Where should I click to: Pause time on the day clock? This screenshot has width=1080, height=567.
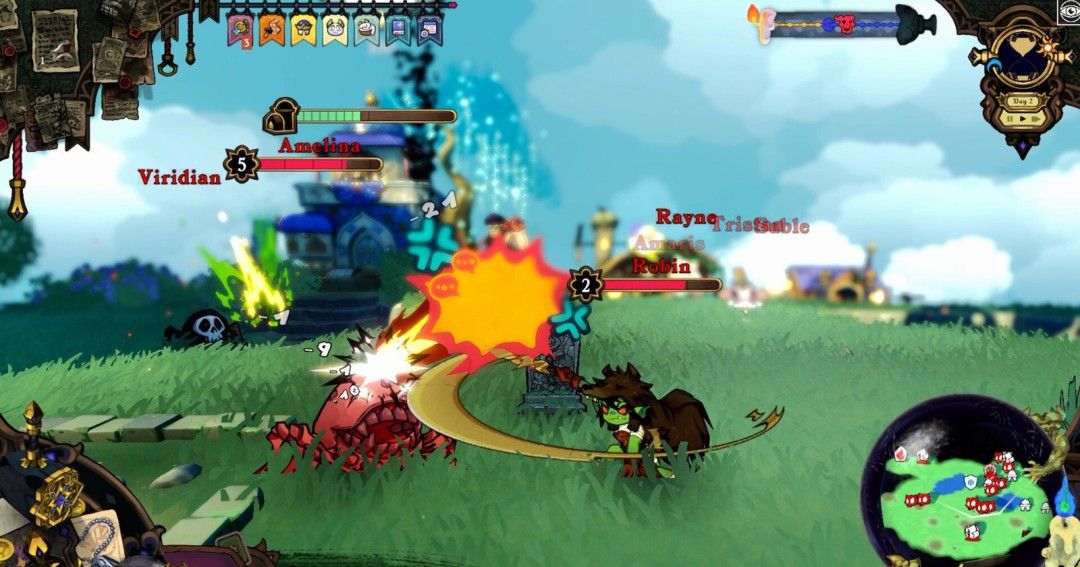1011,118
